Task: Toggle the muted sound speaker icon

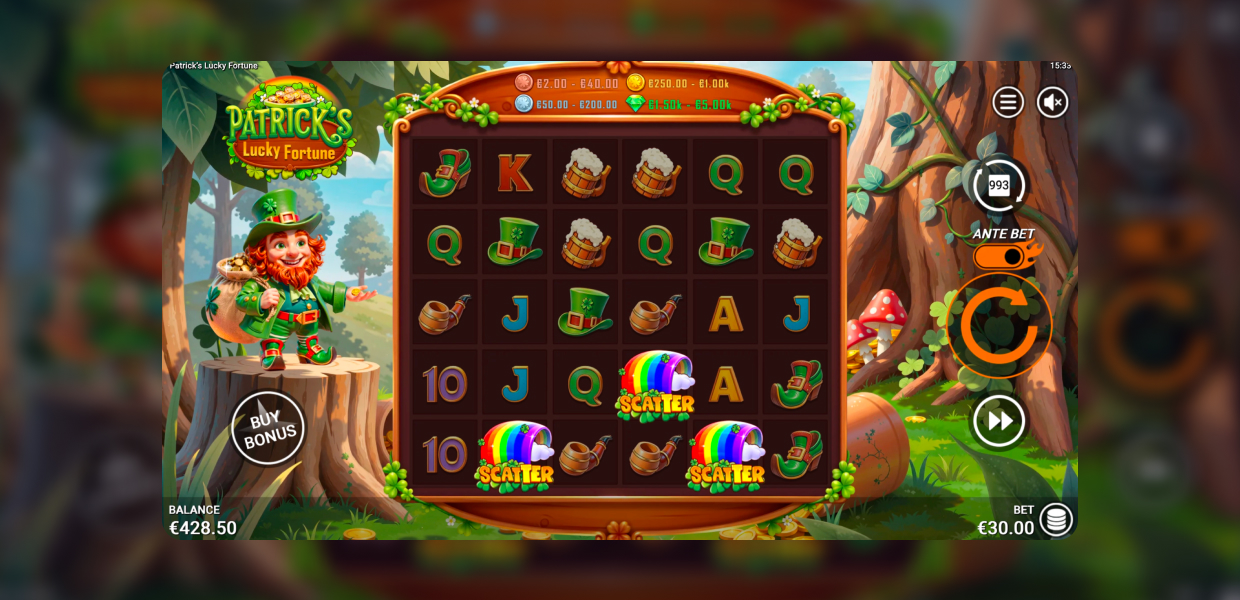Action: point(1052,102)
